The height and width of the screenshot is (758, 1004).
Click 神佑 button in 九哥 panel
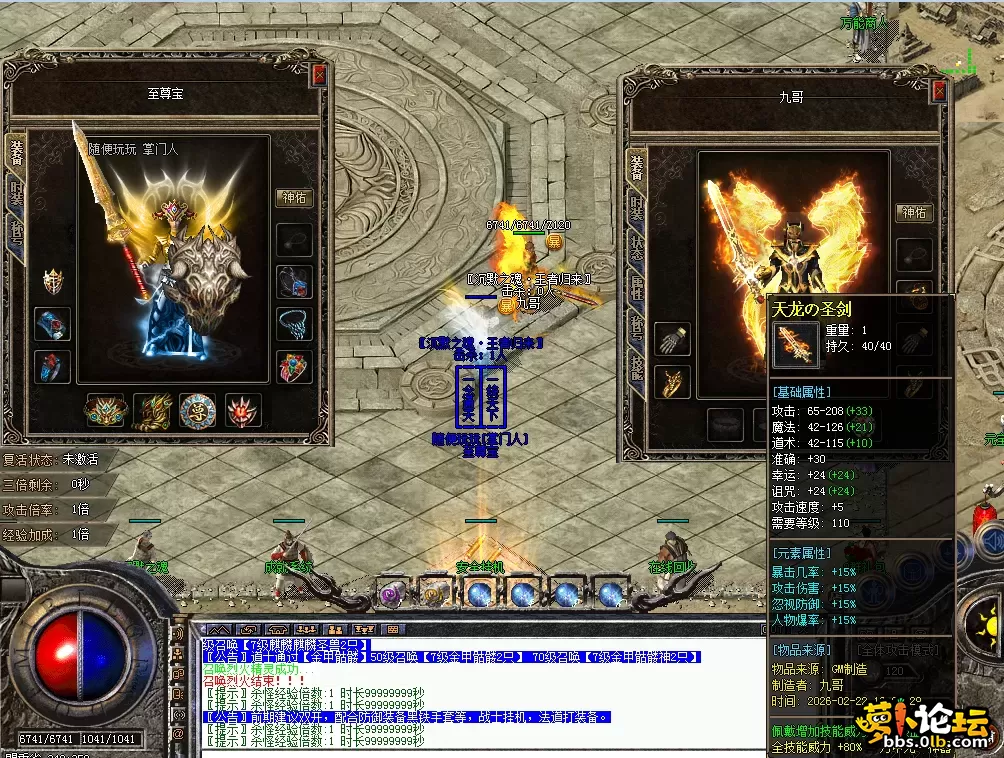(914, 212)
